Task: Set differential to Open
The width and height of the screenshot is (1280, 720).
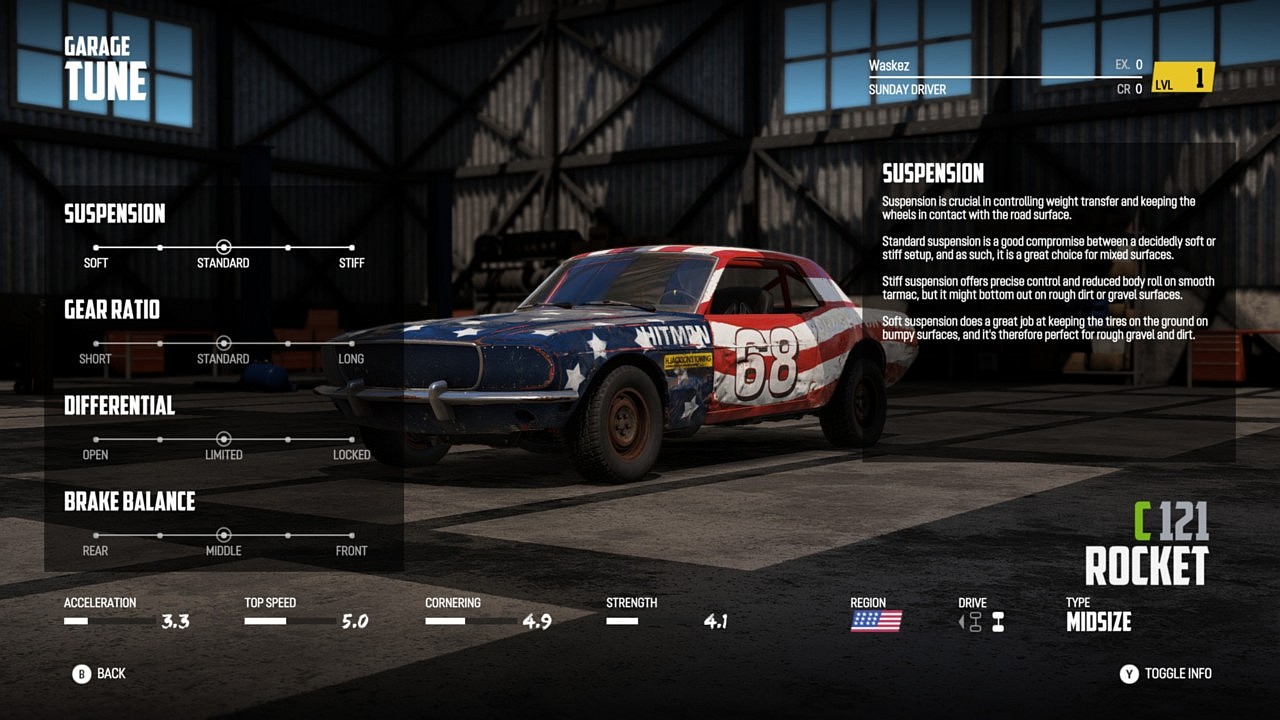Action: coord(96,439)
